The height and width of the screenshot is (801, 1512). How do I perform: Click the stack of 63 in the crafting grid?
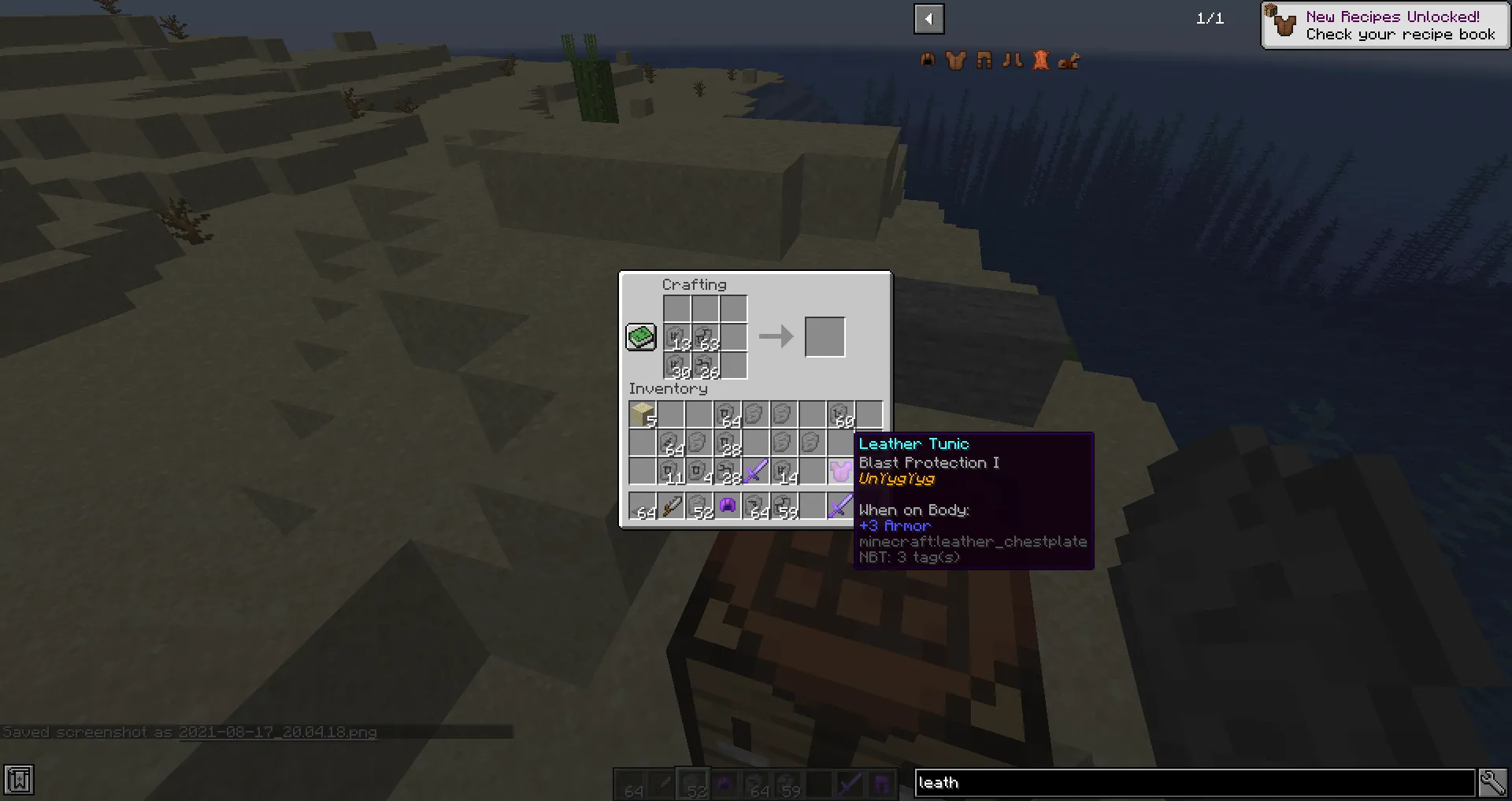coord(707,337)
